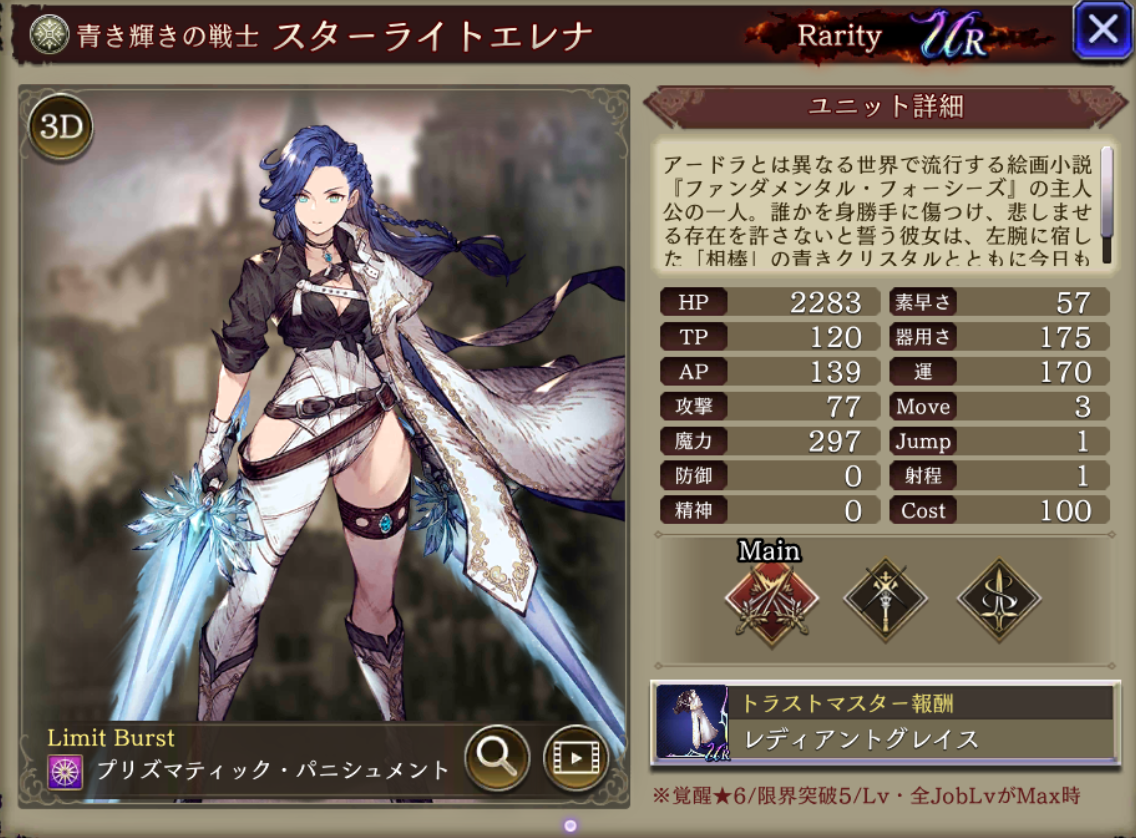Open the Trust Master reward レディアントグレイス
Screen dimensions: 1136x838
tap(886, 723)
